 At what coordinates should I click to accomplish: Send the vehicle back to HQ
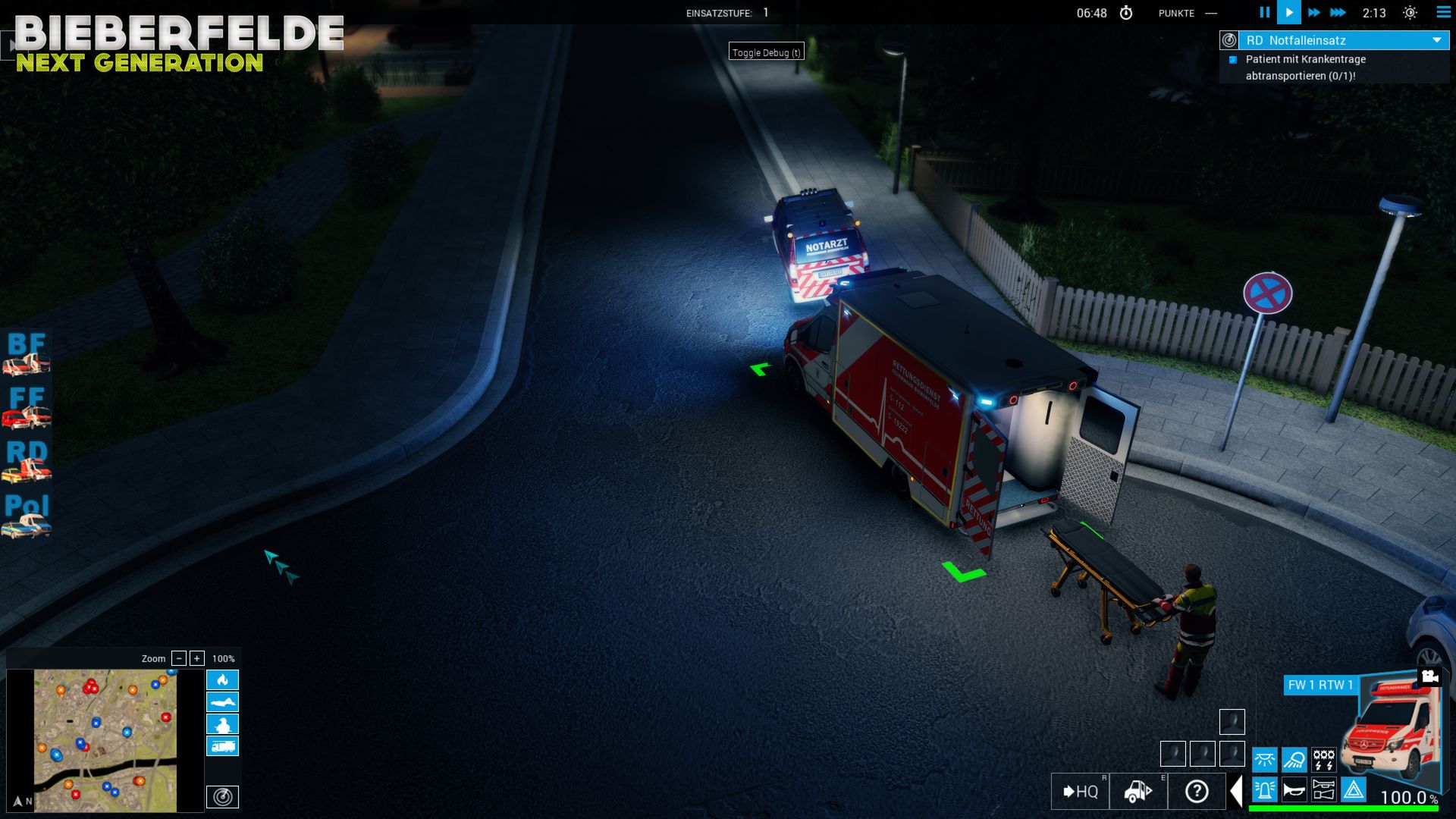tap(1080, 792)
